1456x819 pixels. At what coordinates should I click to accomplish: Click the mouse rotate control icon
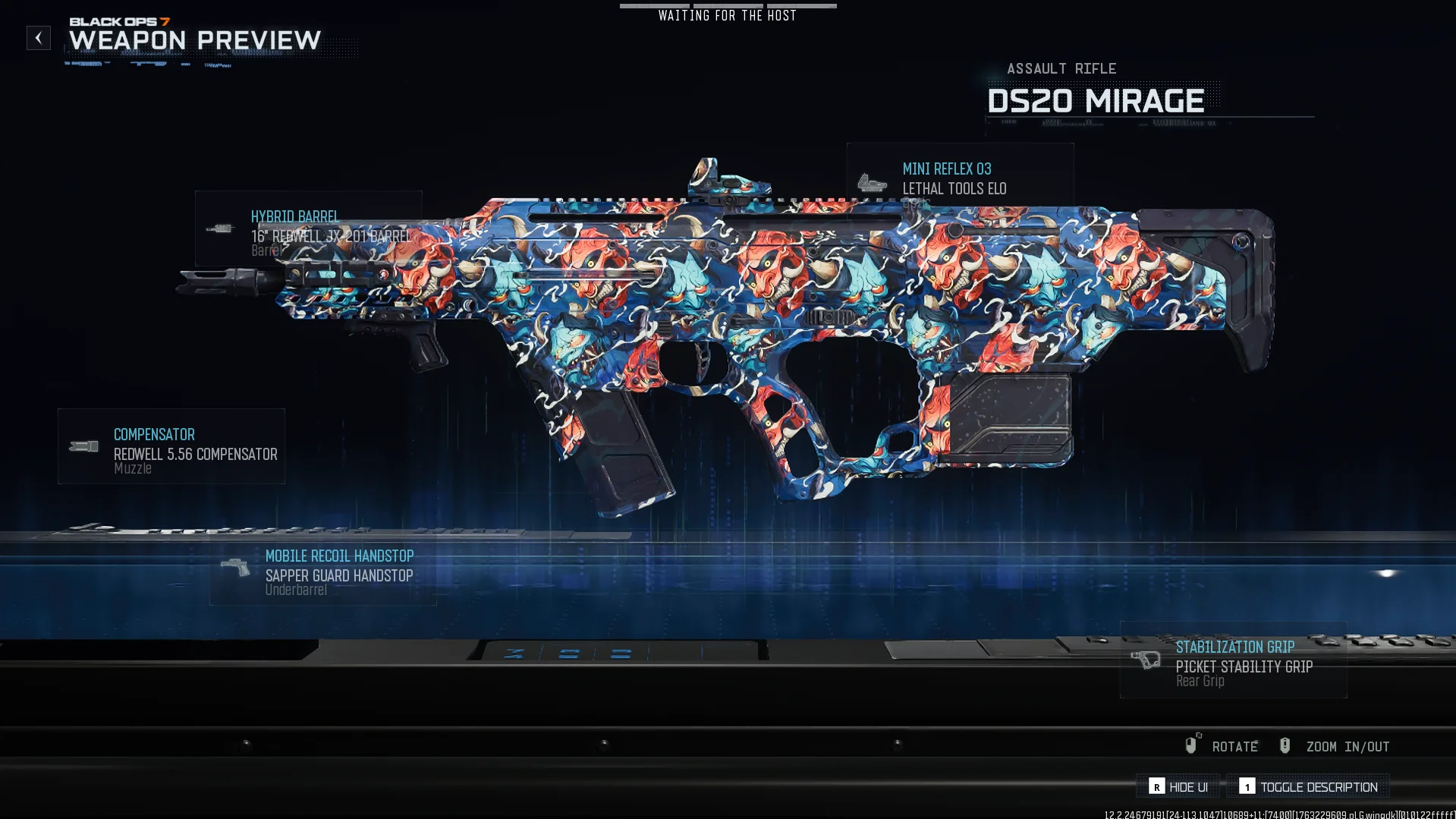(1193, 745)
